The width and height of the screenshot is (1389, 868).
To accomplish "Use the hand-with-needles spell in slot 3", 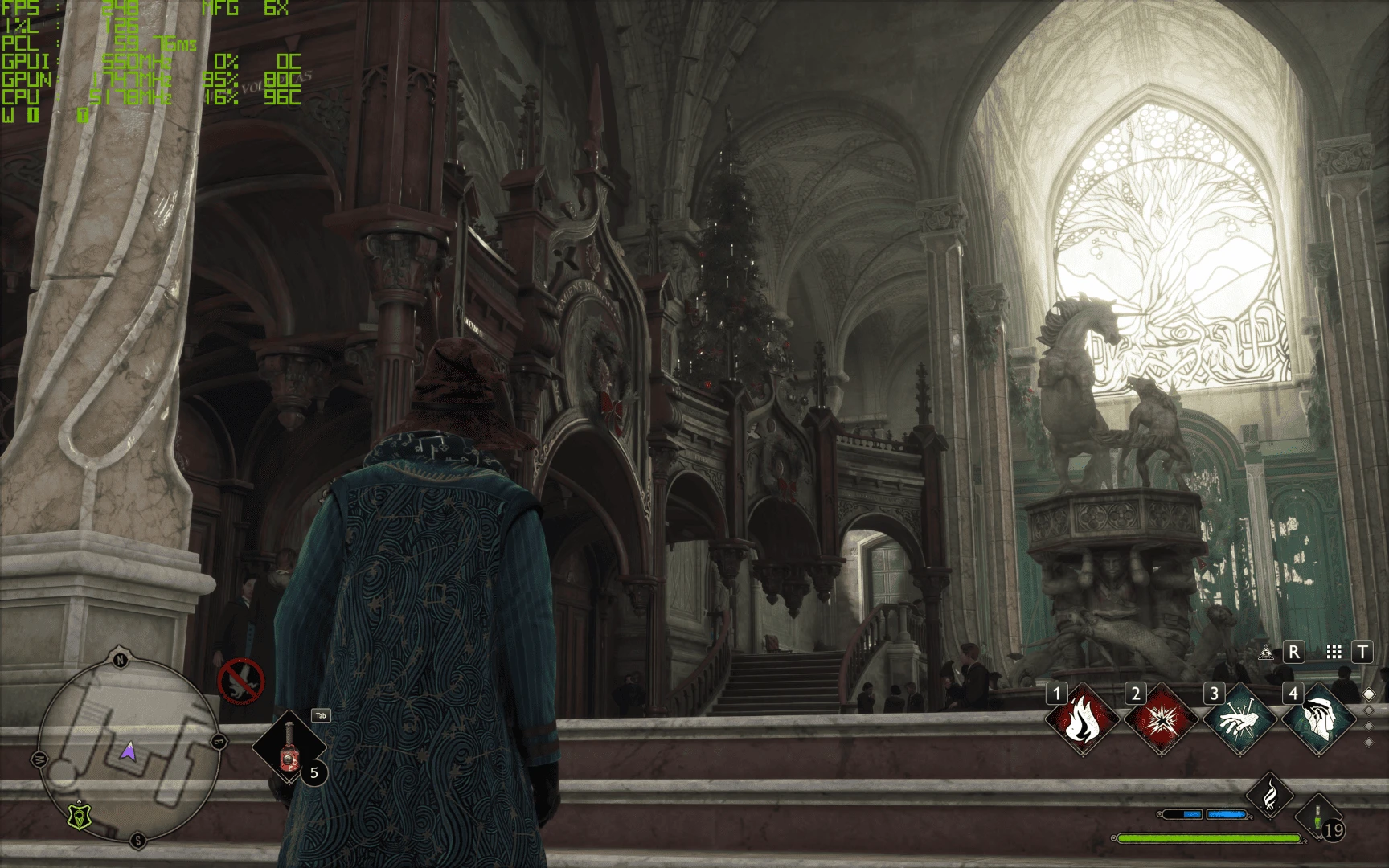I will 1239,721.
